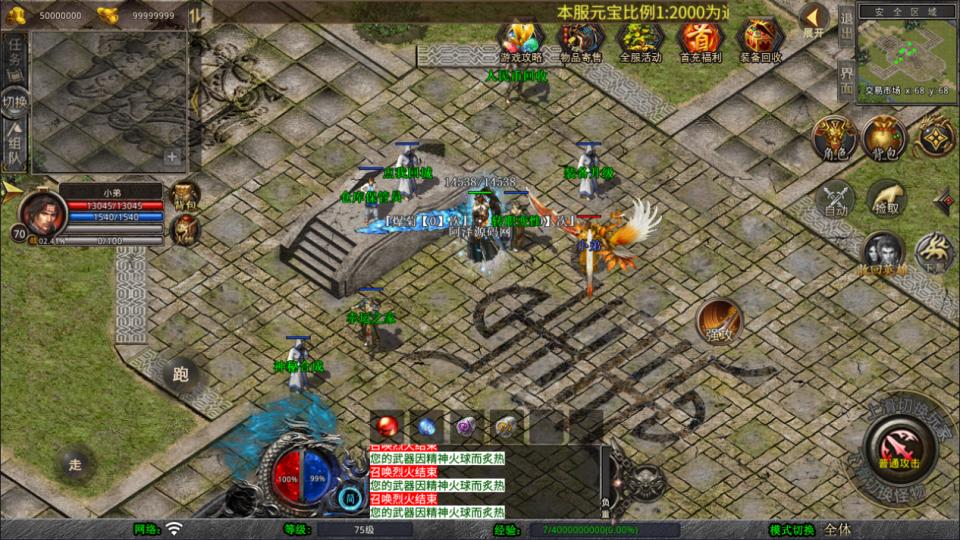
Task: Open the 全服活动 server events icon
Action: coord(641,40)
